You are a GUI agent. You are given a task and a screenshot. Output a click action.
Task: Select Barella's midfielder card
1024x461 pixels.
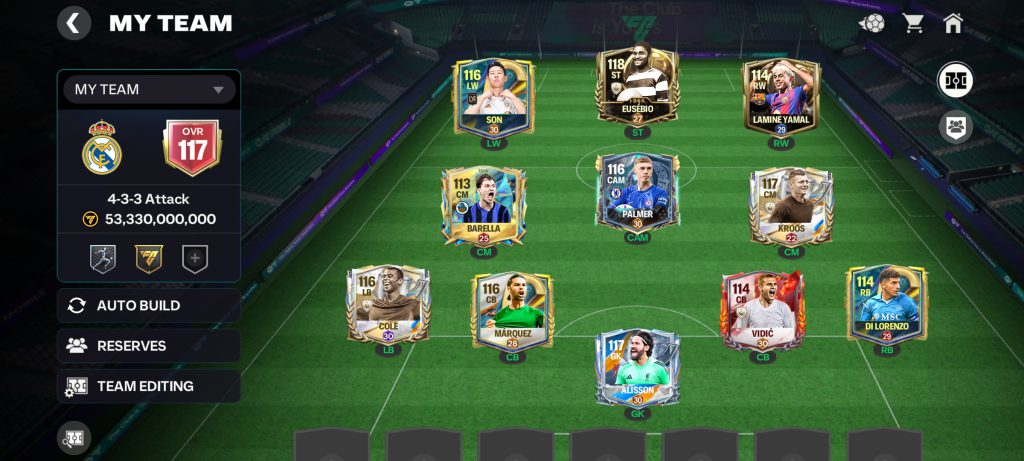[483, 207]
